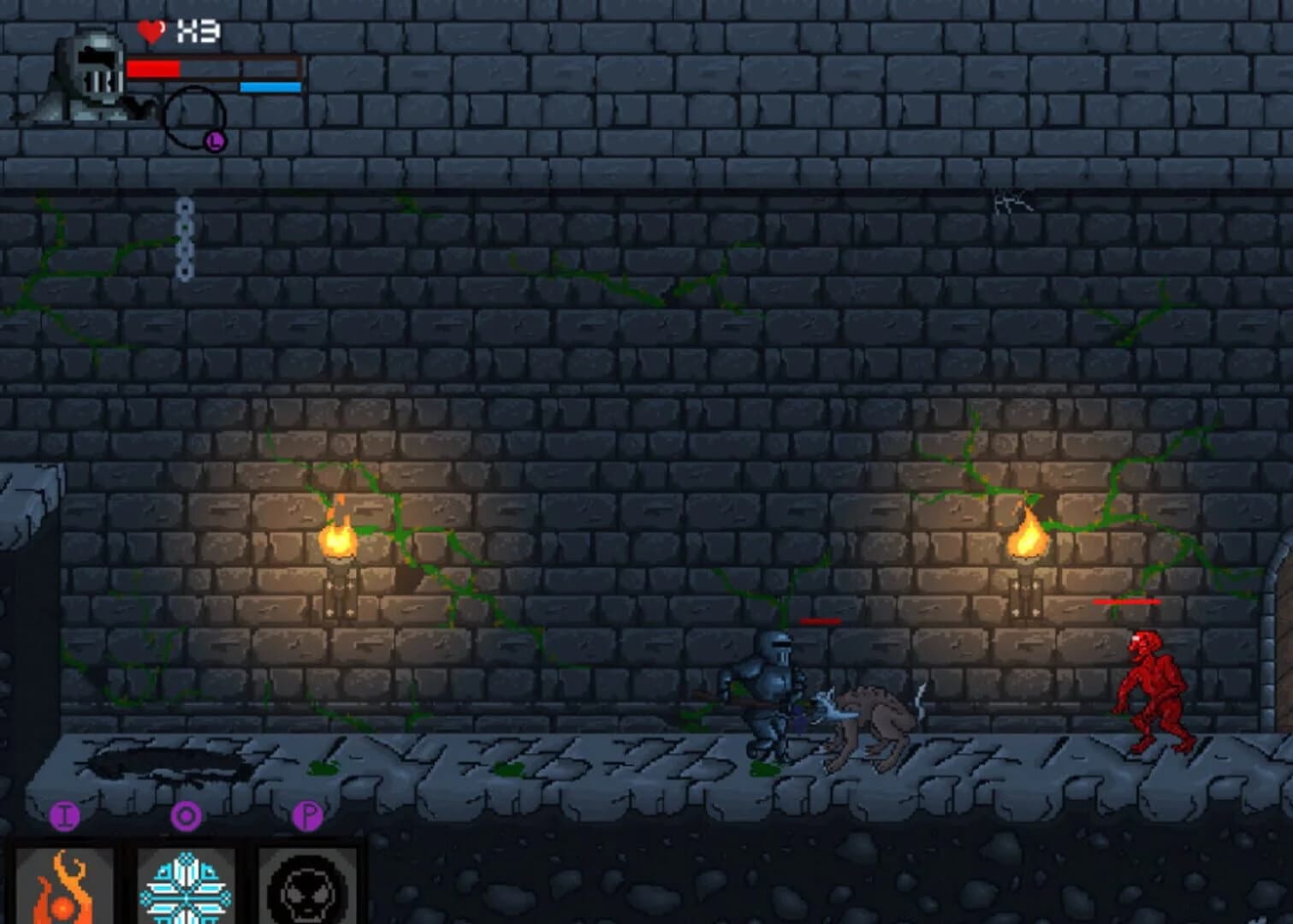The image size is (1293, 924).
Task: Toggle the x3 lives counter
Action: click(x=199, y=31)
